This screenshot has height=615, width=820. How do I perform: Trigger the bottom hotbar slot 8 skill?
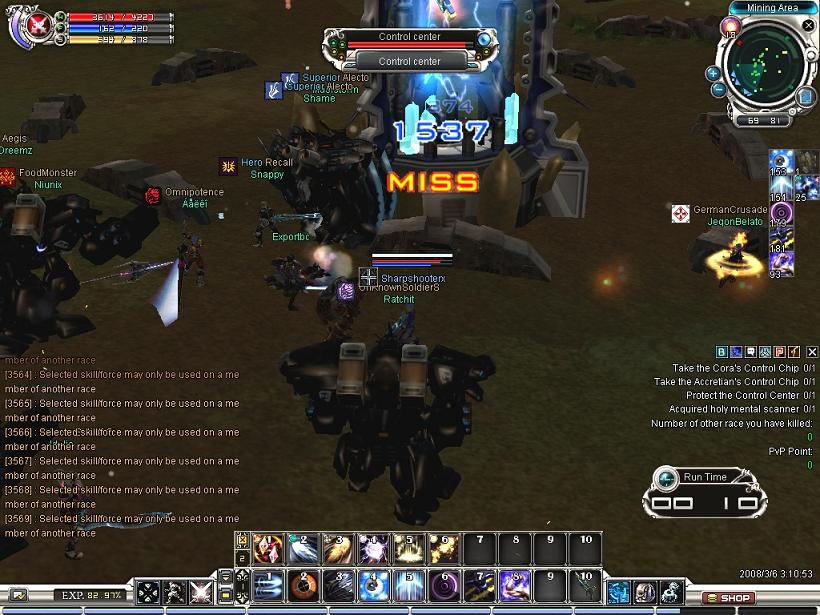click(x=516, y=584)
